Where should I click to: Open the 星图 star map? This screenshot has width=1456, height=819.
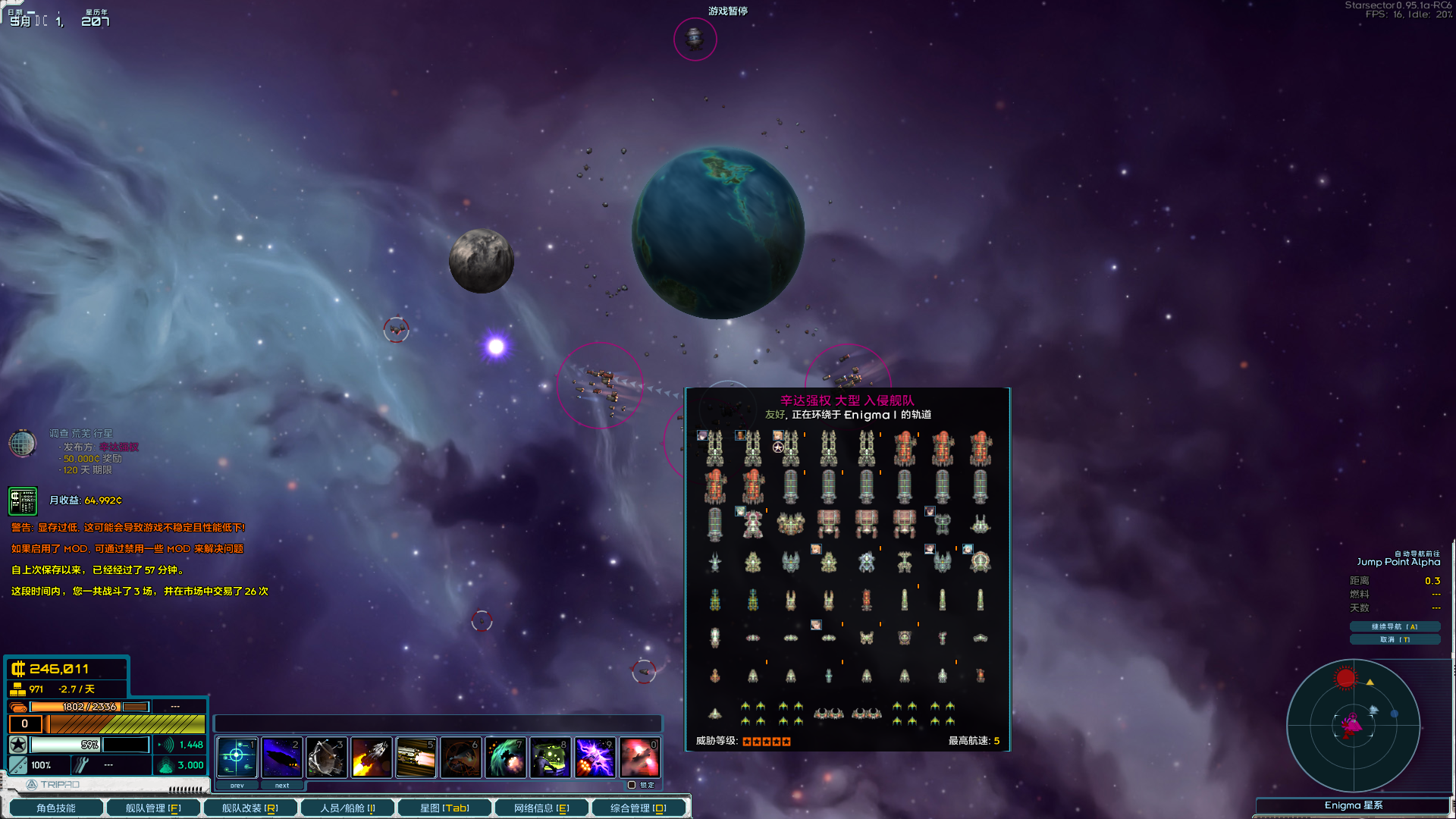444,808
